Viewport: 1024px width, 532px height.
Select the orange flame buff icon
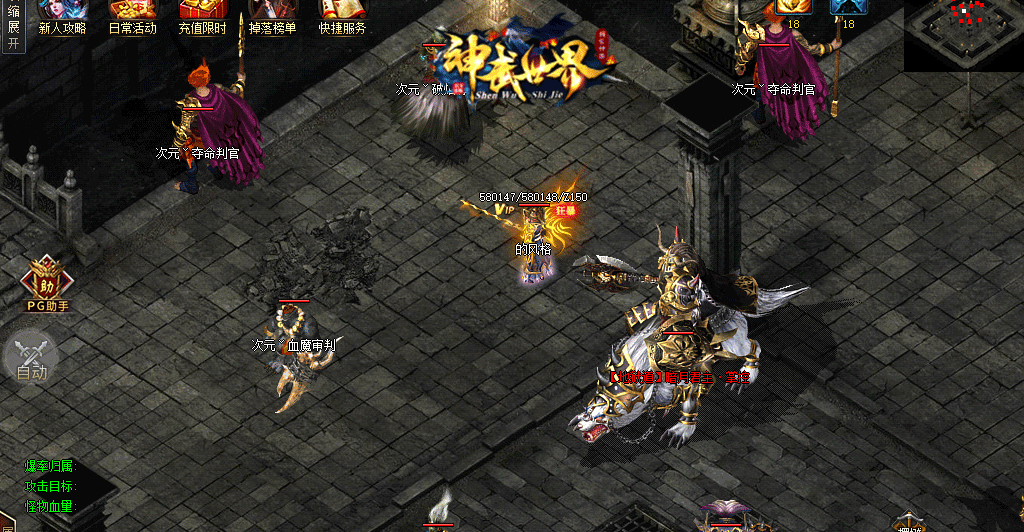(794, 7)
